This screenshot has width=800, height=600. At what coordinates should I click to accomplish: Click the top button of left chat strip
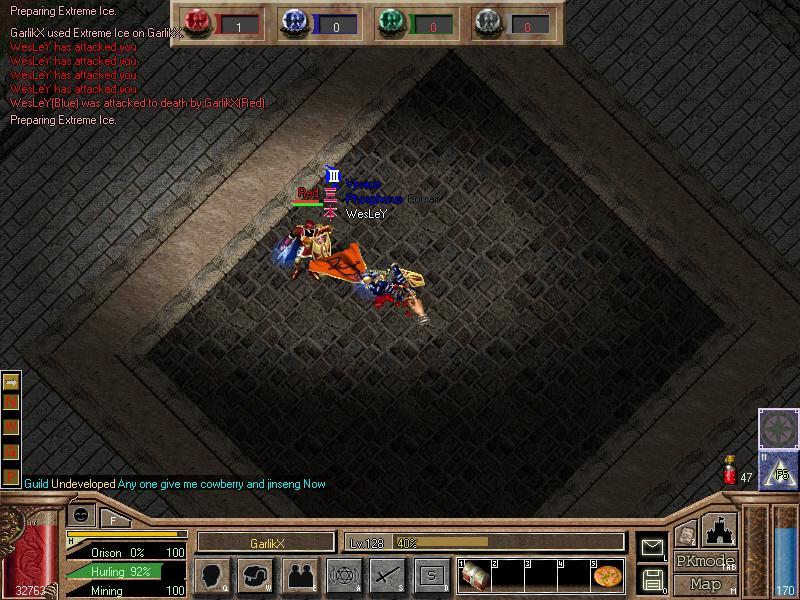coord(11,381)
